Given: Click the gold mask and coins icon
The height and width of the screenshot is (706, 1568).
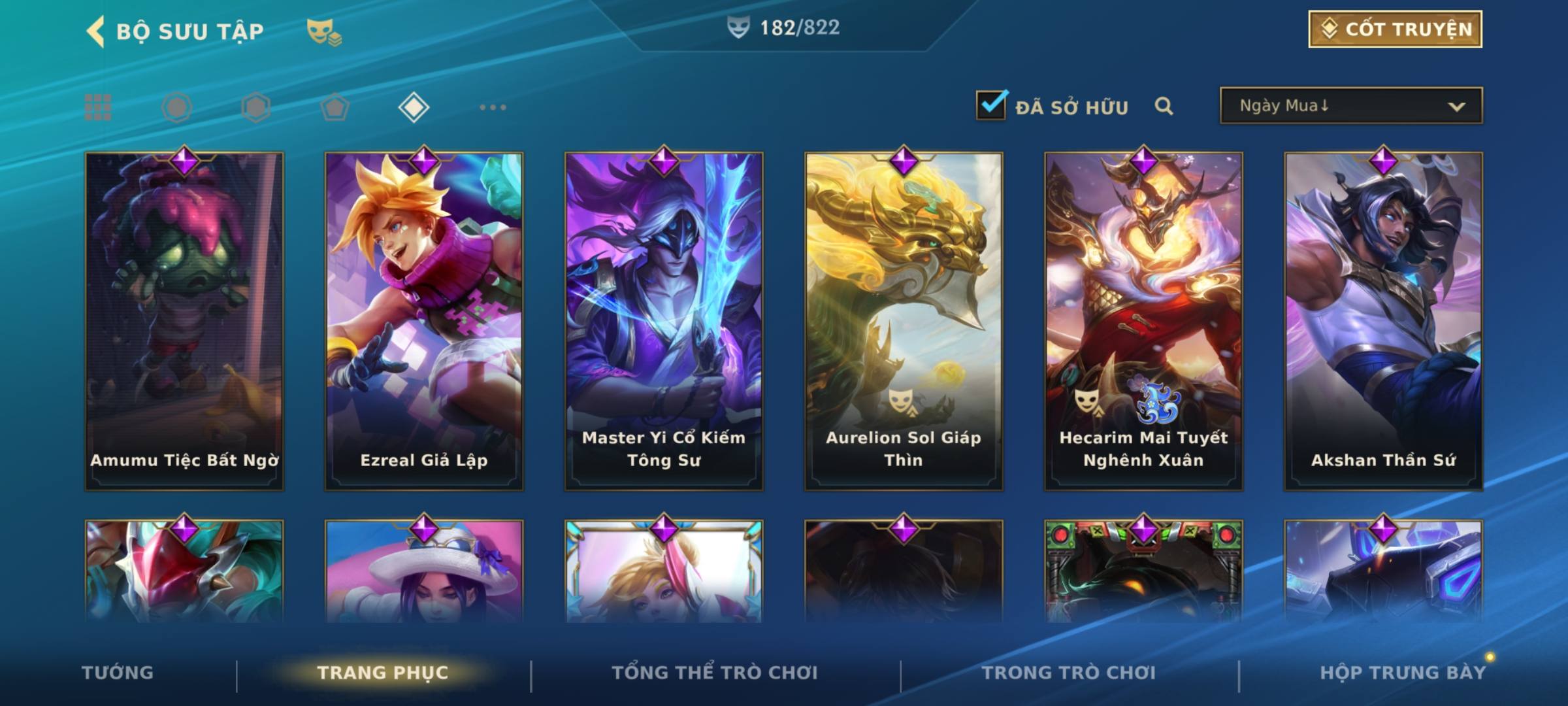Looking at the screenshot, I should [x=324, y=32].
